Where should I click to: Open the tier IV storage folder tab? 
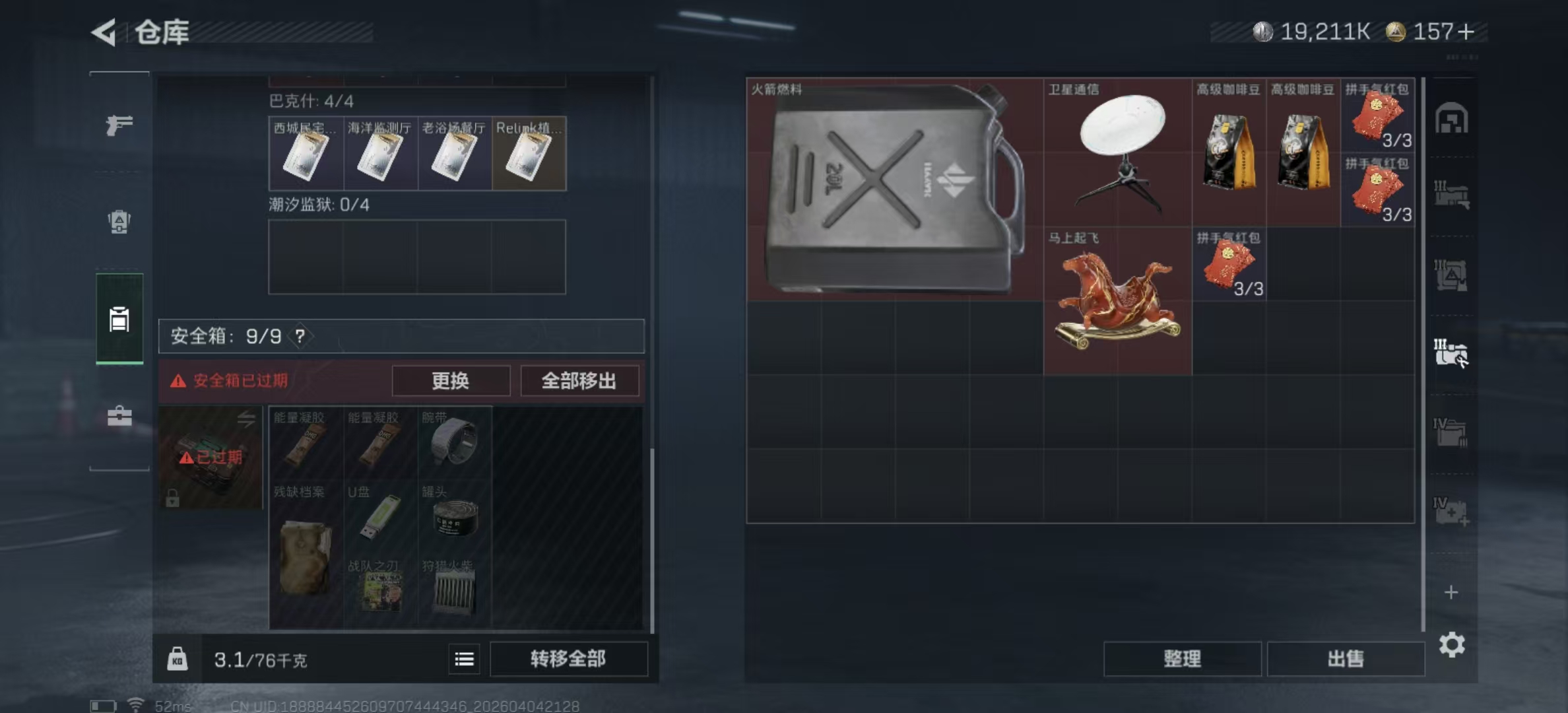point(1452,432)
